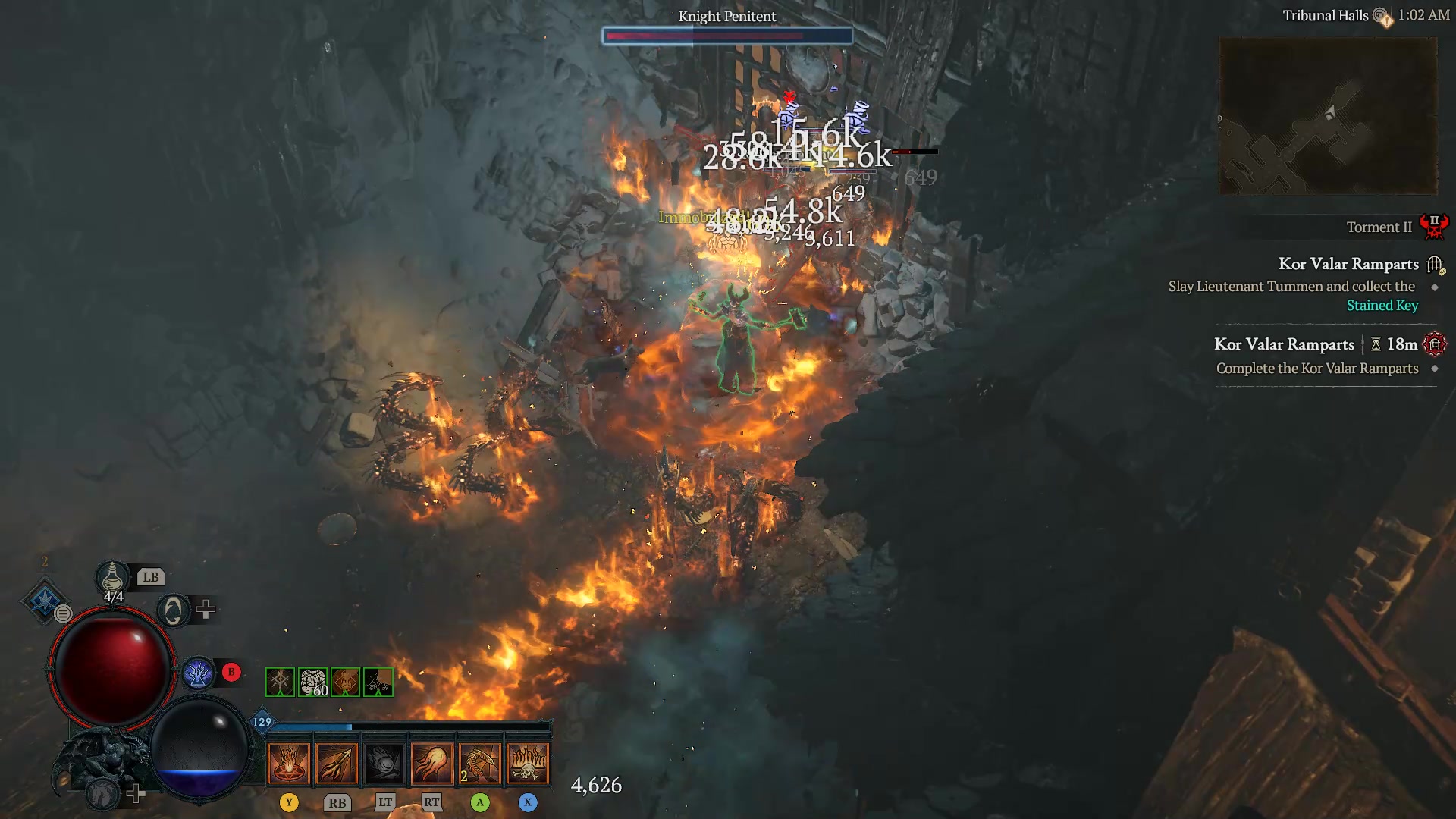The height and width of the screenshot is (819, 1456).
Task: Click the armor buff icon showing 60 stacks
Action: (313, 682)
